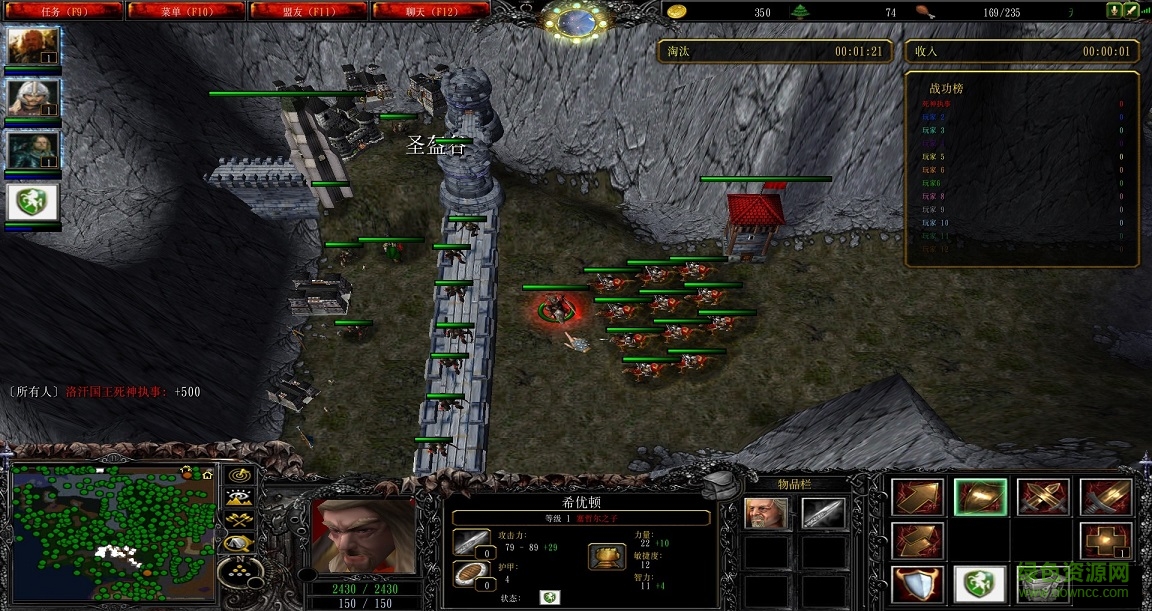Screen dimensions: 1152x611
Task: Open the golden cross hero skills button
Action: point(1104,540)
